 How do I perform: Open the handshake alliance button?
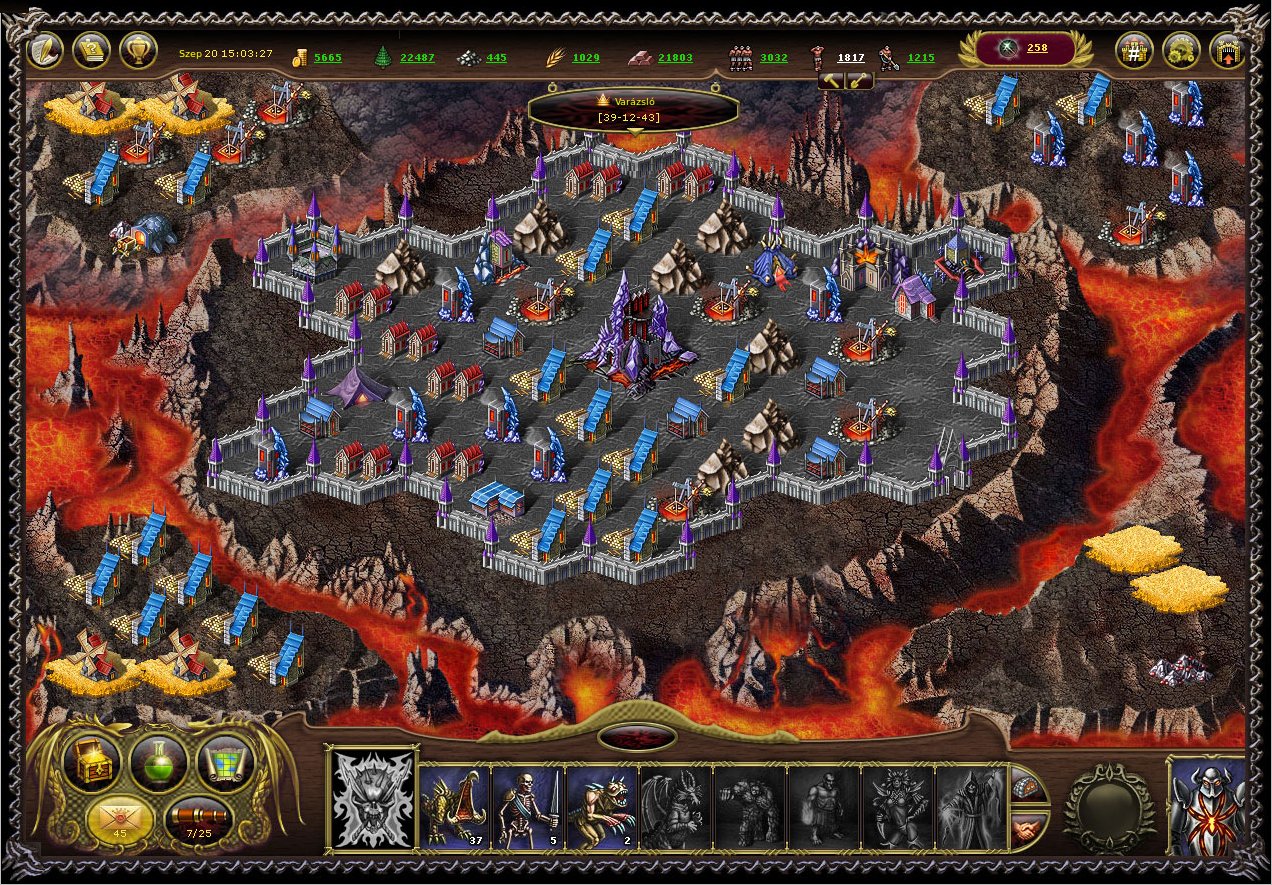pyautogui.click(x=1029, y=829)
